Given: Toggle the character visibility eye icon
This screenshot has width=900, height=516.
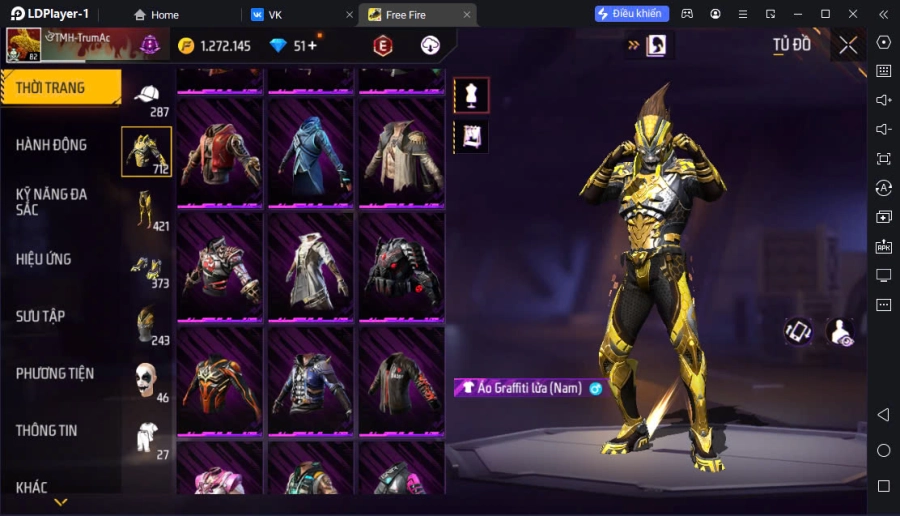Looking at the screenshot, I should point(841,333).
